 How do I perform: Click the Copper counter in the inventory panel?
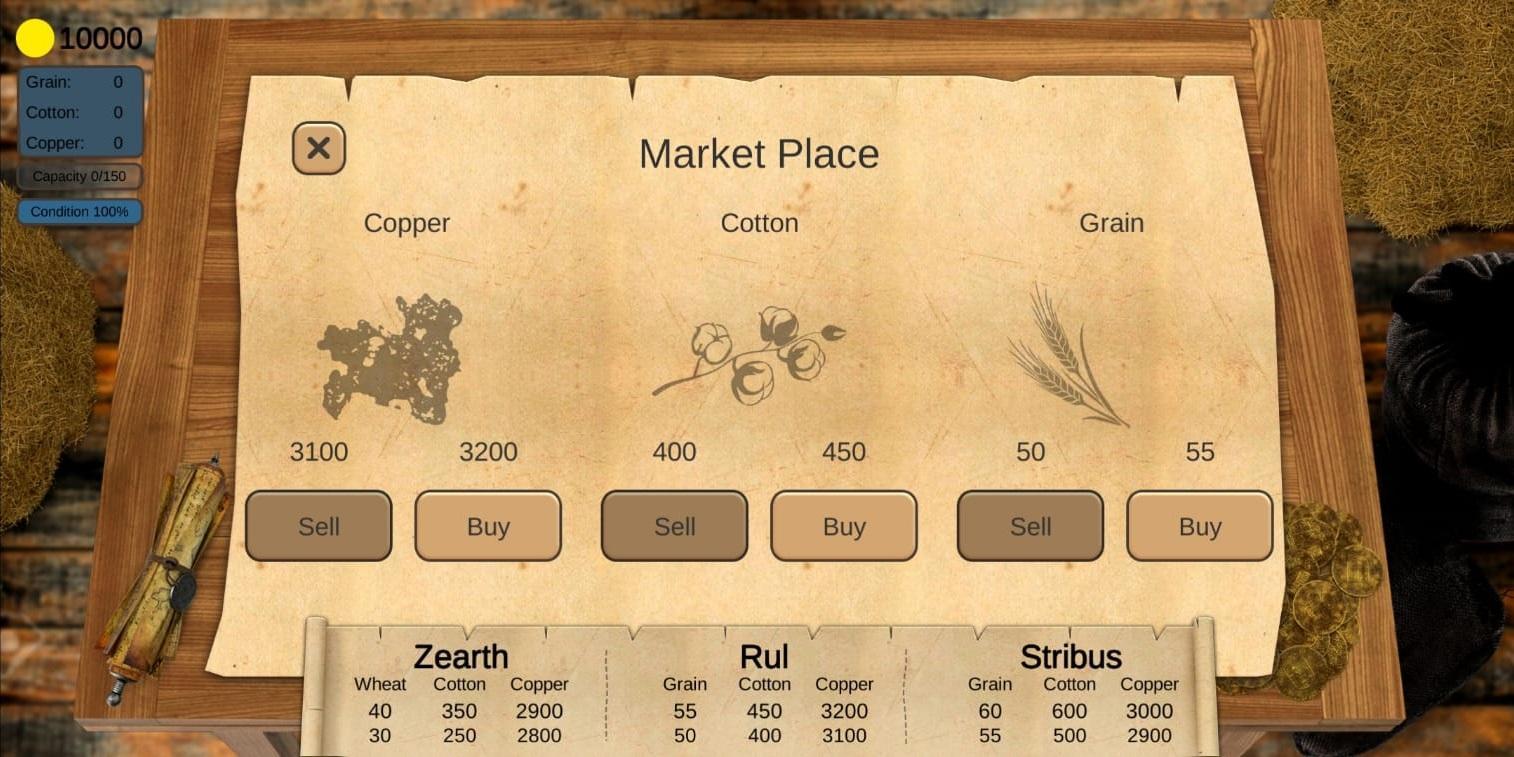click(x=79, y=143)
